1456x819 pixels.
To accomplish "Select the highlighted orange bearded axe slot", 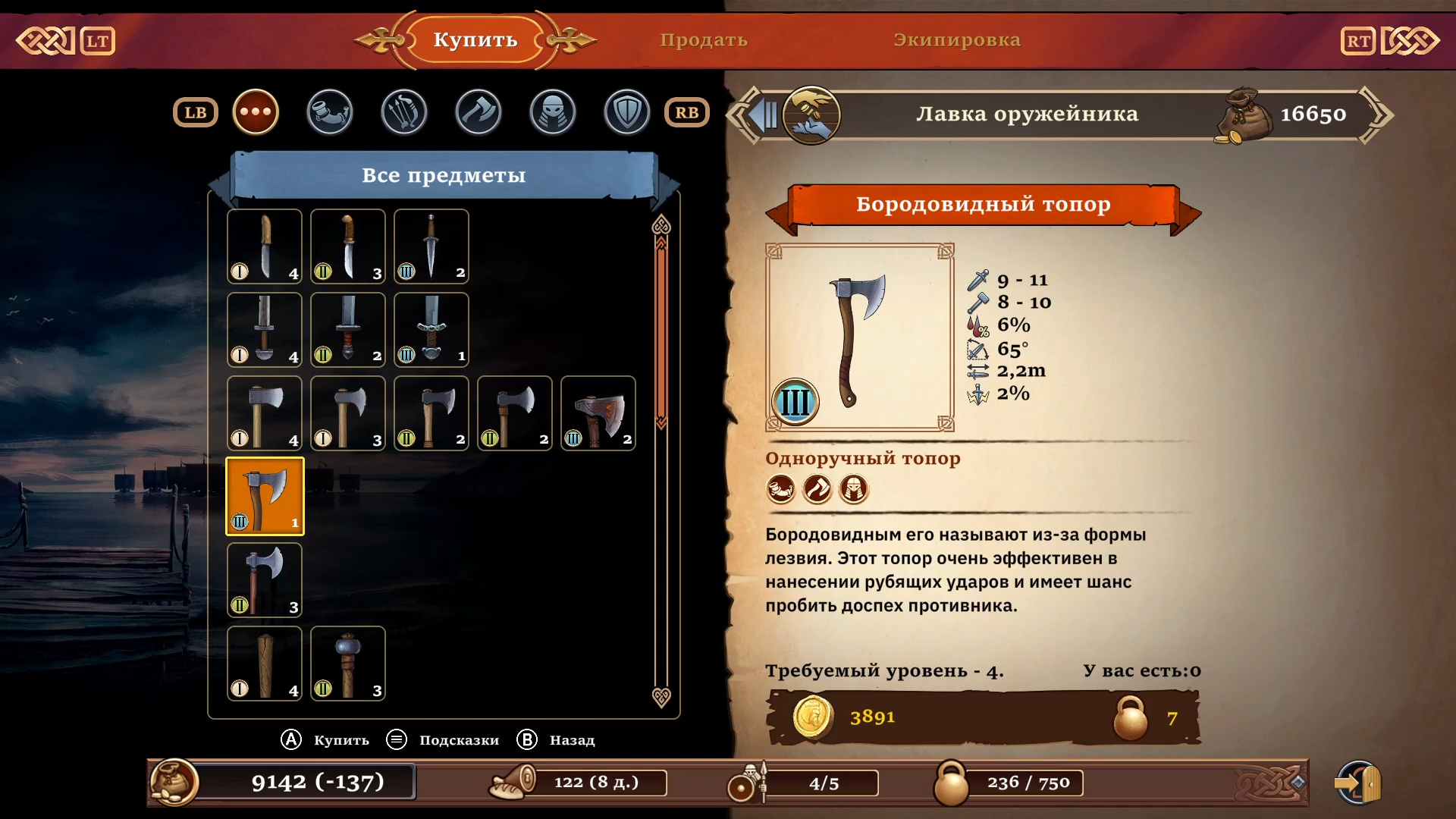I will click(265, 497).
